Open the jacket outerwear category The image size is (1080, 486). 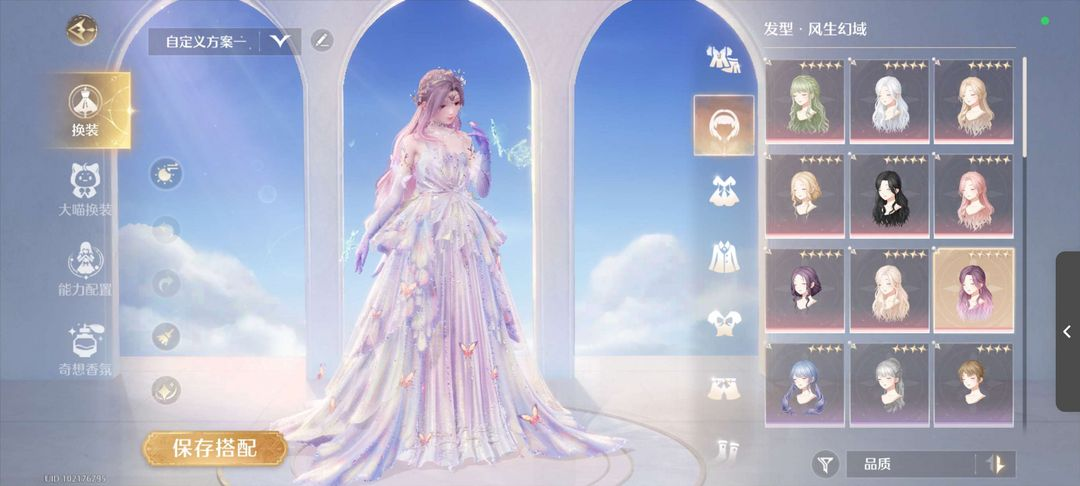724,256
